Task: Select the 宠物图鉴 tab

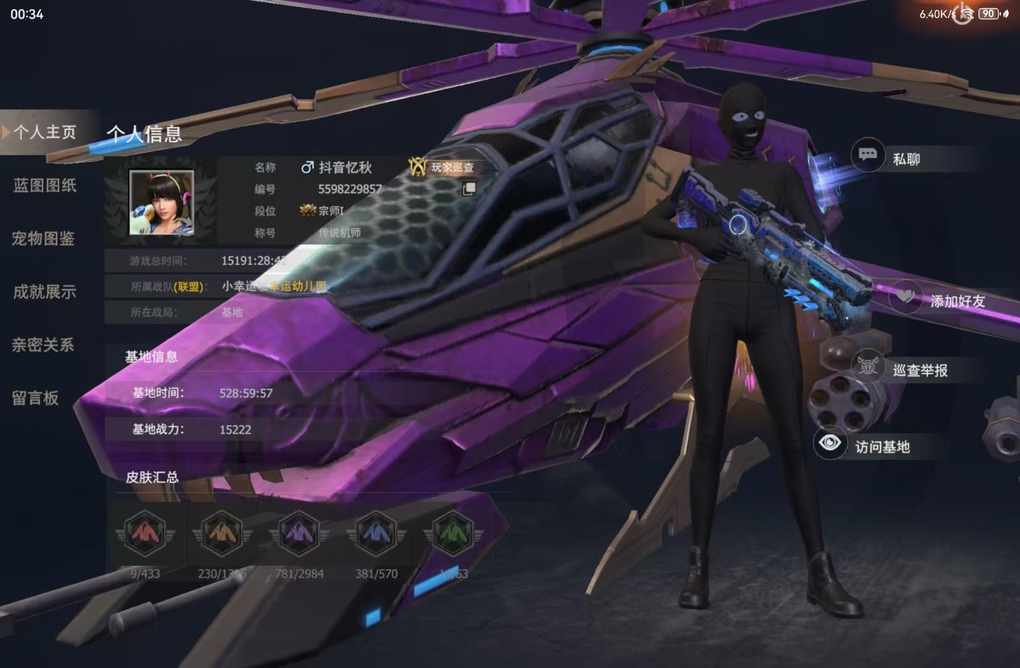Action: pyautogui.click(x=44, y=238)
